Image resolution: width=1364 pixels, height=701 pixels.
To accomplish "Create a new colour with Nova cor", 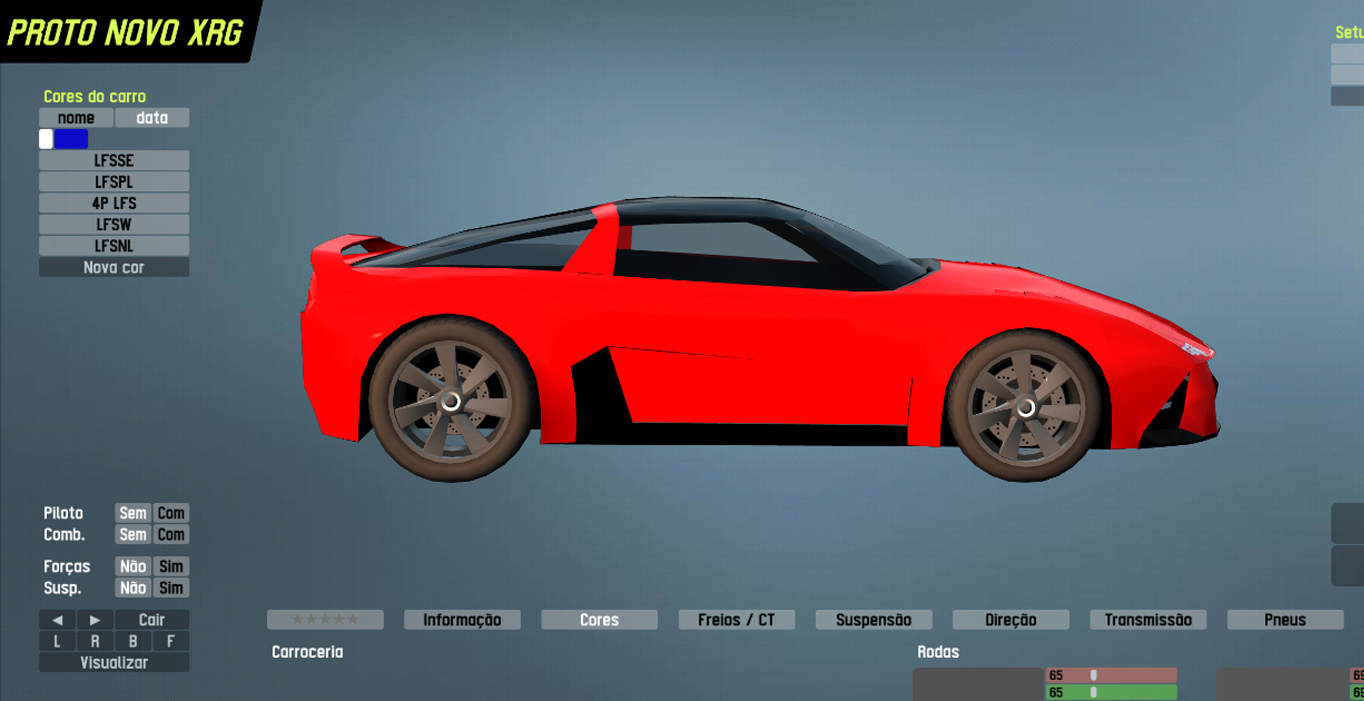I will click(x=114, y=267).
